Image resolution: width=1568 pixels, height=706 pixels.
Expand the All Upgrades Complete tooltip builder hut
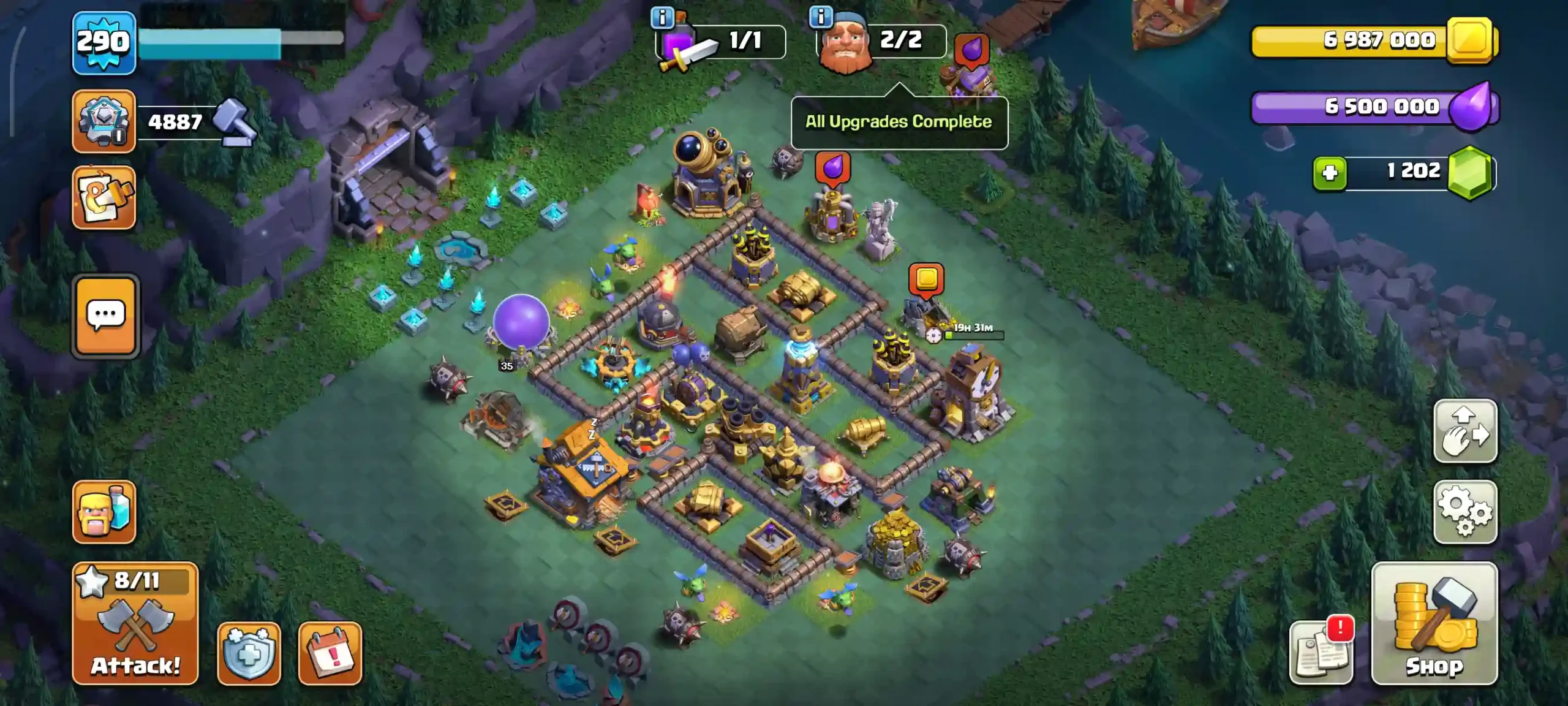pyautogui.click(x=898, y=121)
